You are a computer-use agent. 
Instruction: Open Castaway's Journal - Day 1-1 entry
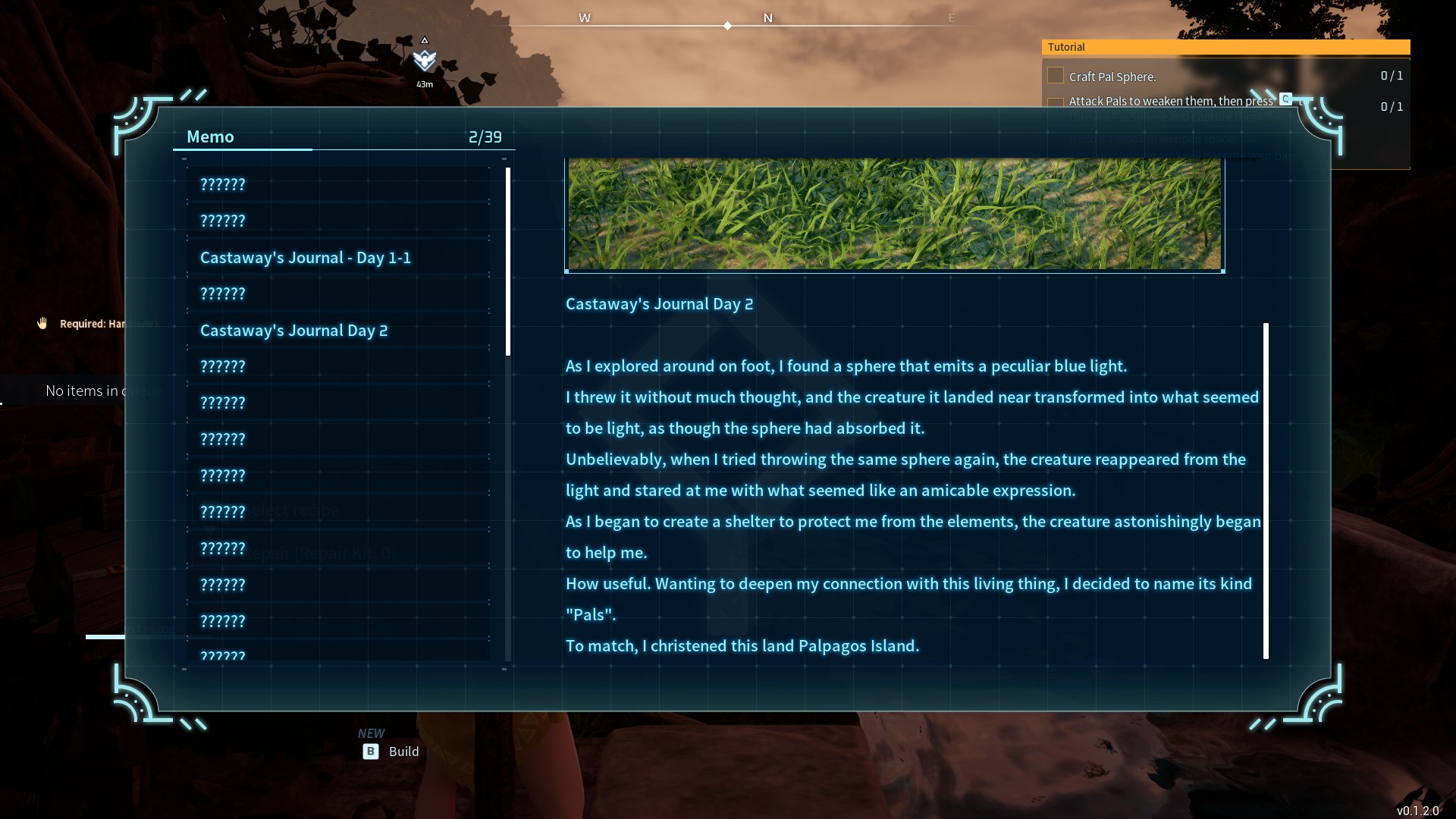click(x=306, y=258)
